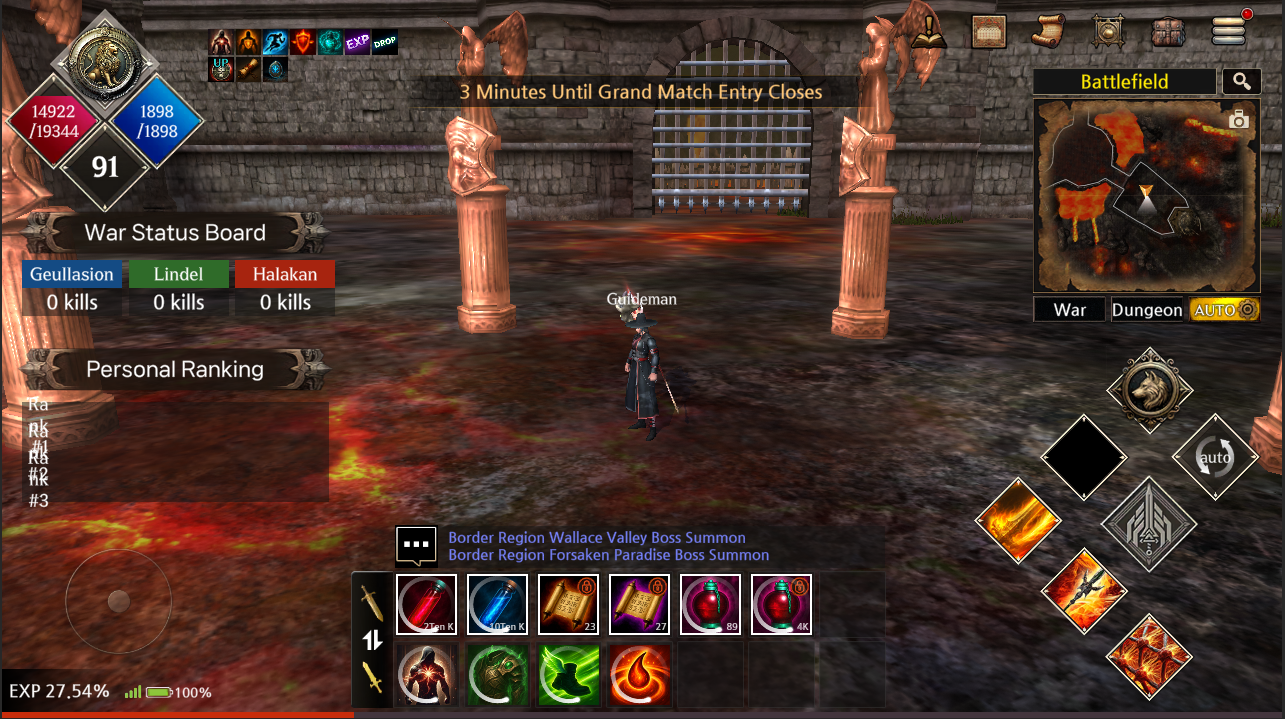Click the minimap magnifier search button
The height and width of the screenshot is (719, 1285).
tap(1241, 82)
